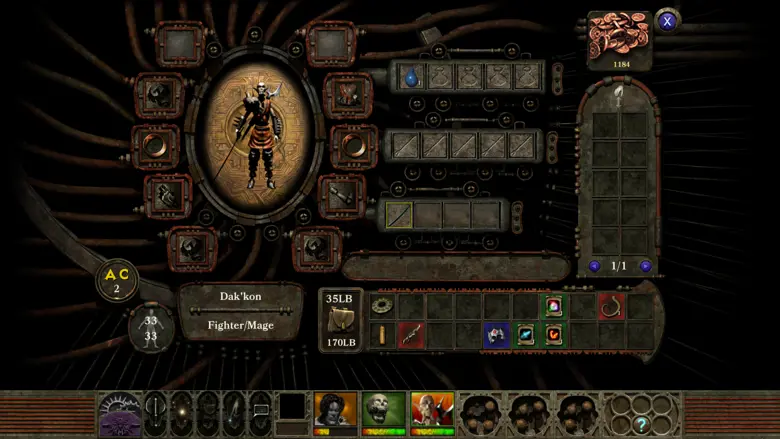Open help with the question mark button
Screen dimensions: 780x439
point(643,425)
